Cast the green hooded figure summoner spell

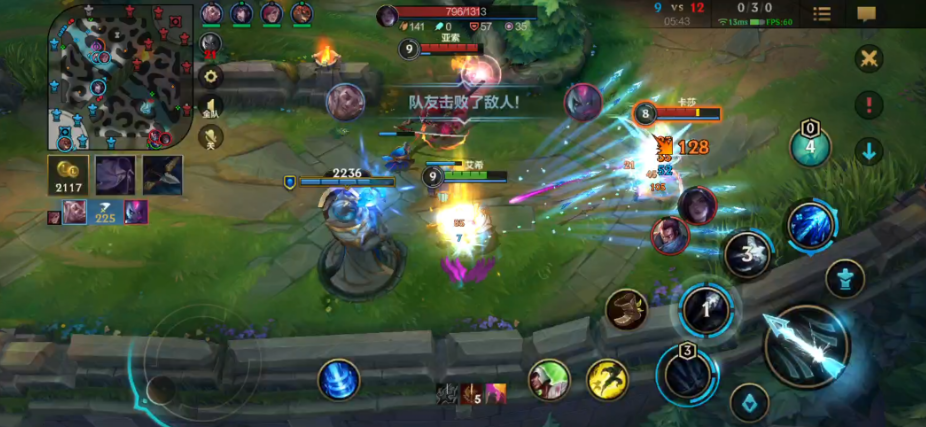(x=549, y=380)
